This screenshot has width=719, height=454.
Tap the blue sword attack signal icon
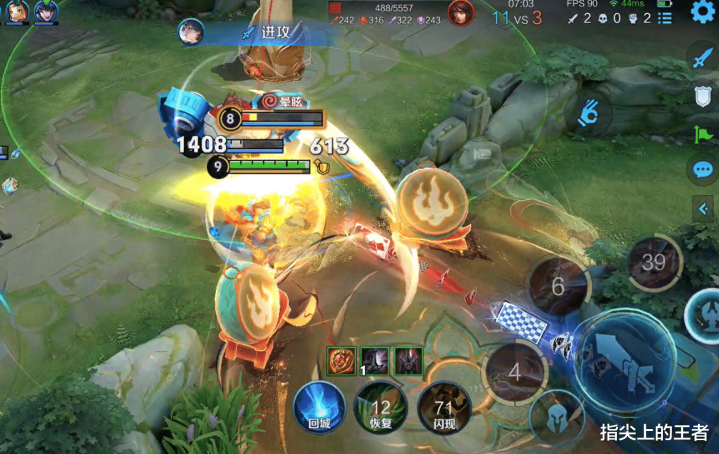pos(702,58)
